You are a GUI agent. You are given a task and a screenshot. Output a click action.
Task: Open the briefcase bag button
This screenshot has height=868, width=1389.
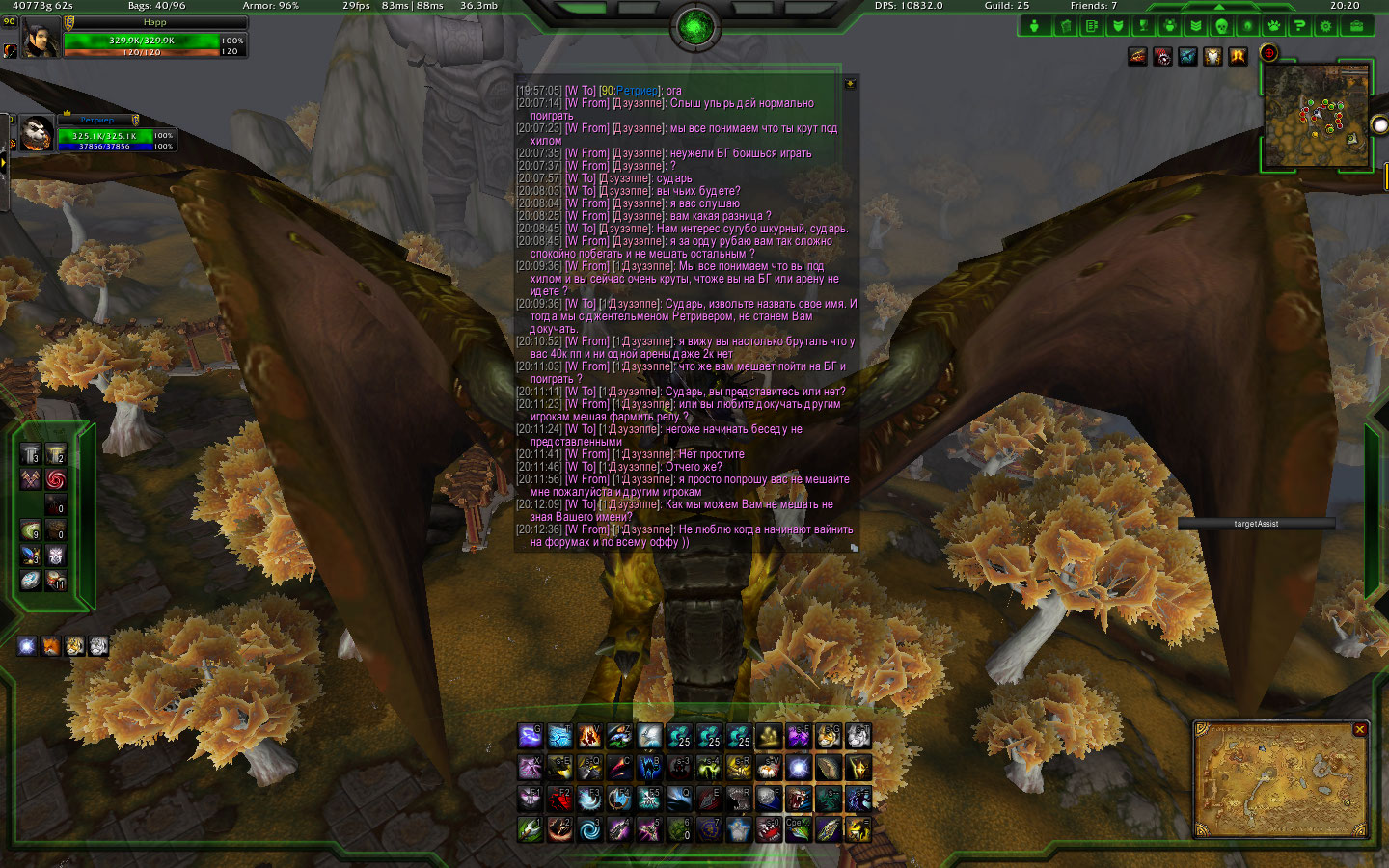(1356, 26)
